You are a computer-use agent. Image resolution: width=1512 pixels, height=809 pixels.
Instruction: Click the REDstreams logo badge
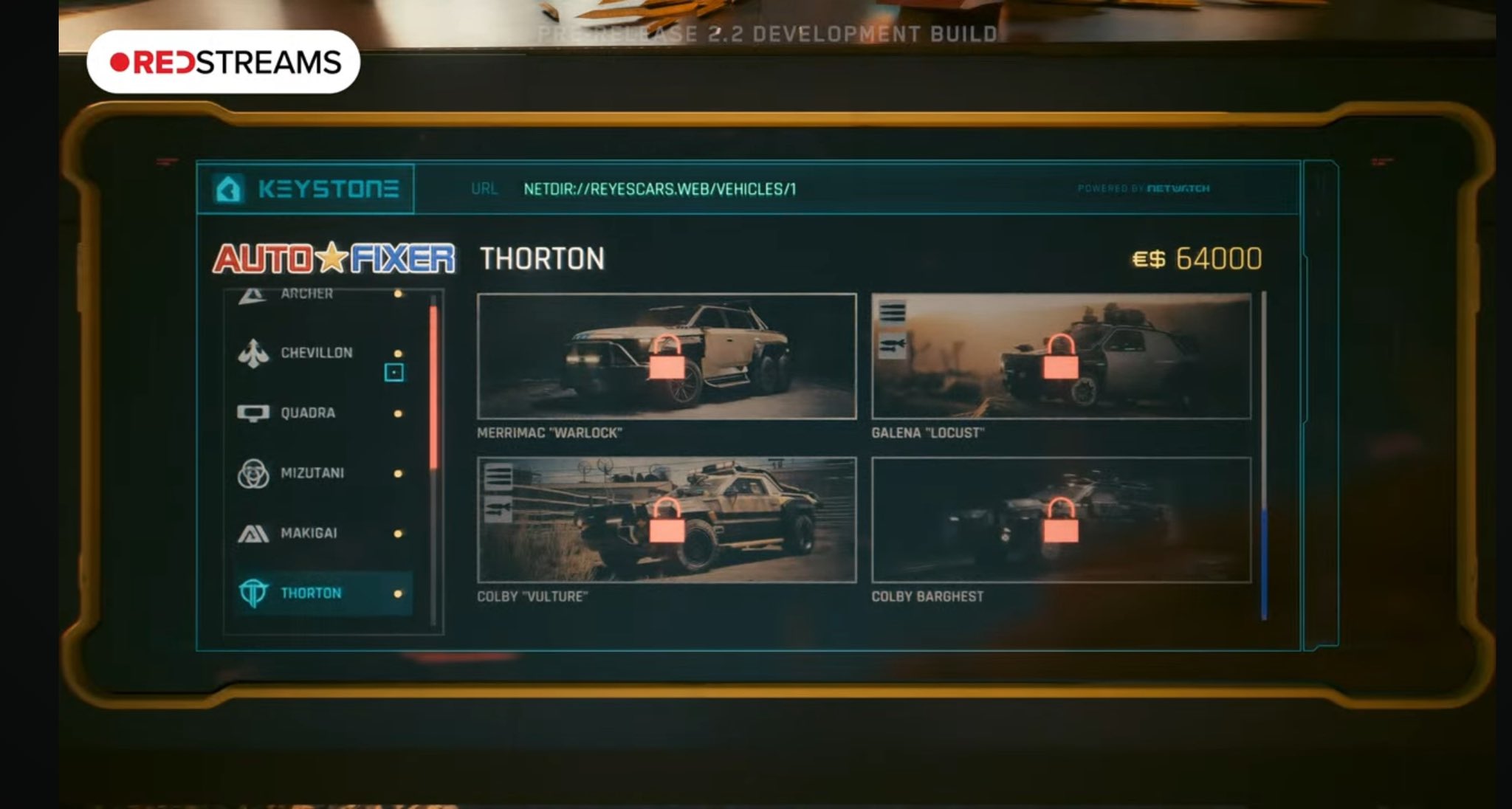click(223, 62)
